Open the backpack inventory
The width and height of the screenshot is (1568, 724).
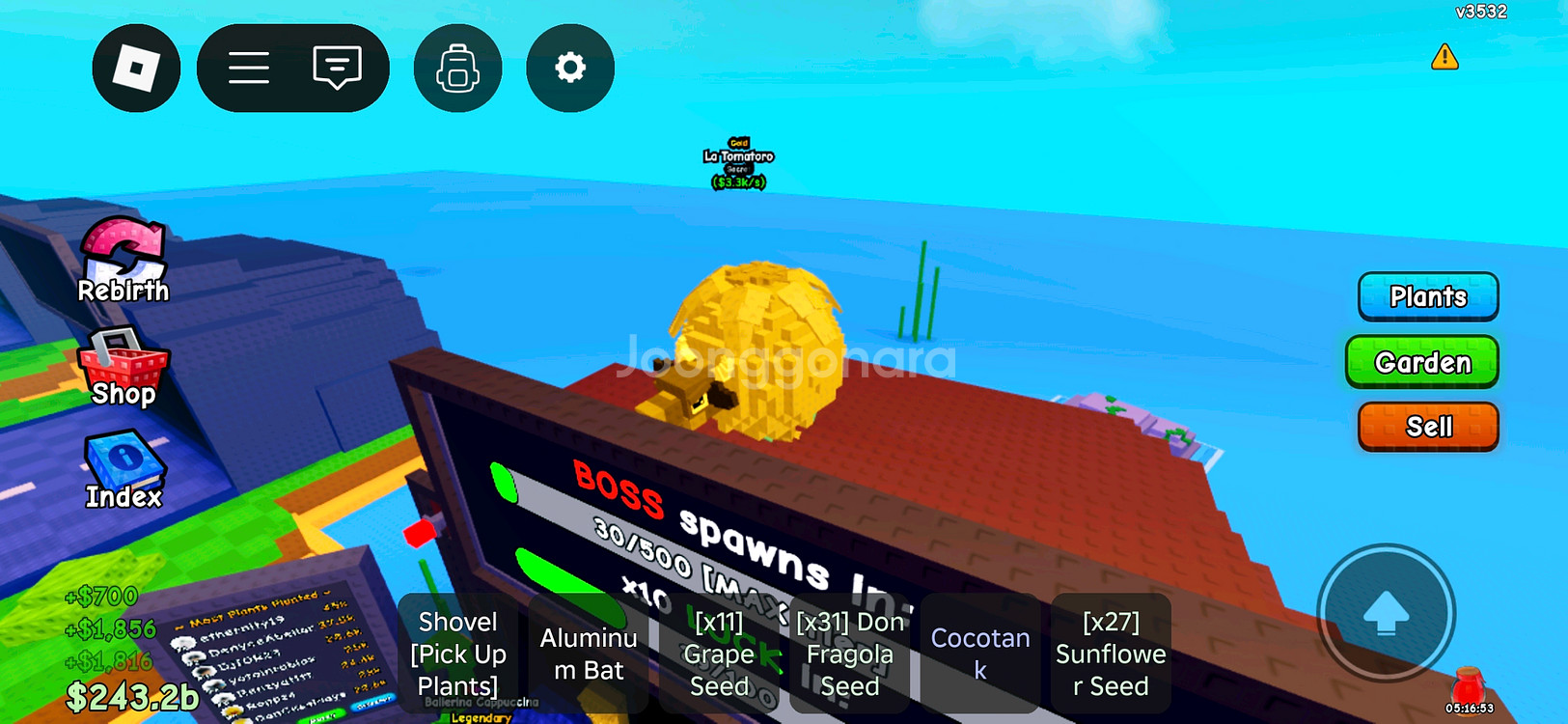pos(457,69)
